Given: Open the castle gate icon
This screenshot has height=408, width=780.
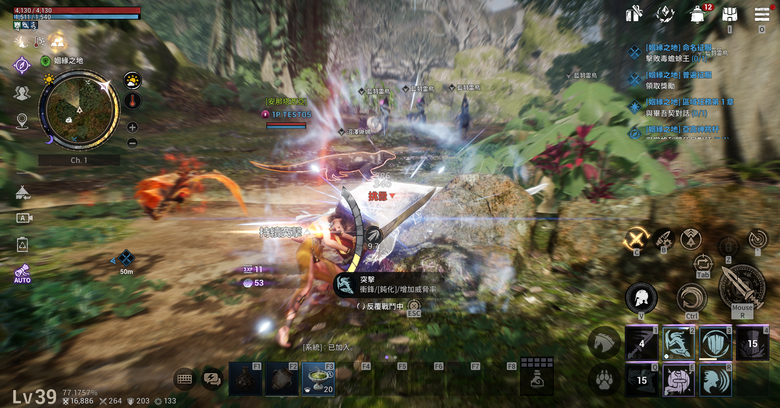Looking at the screenshot, I should pos(730,14).
